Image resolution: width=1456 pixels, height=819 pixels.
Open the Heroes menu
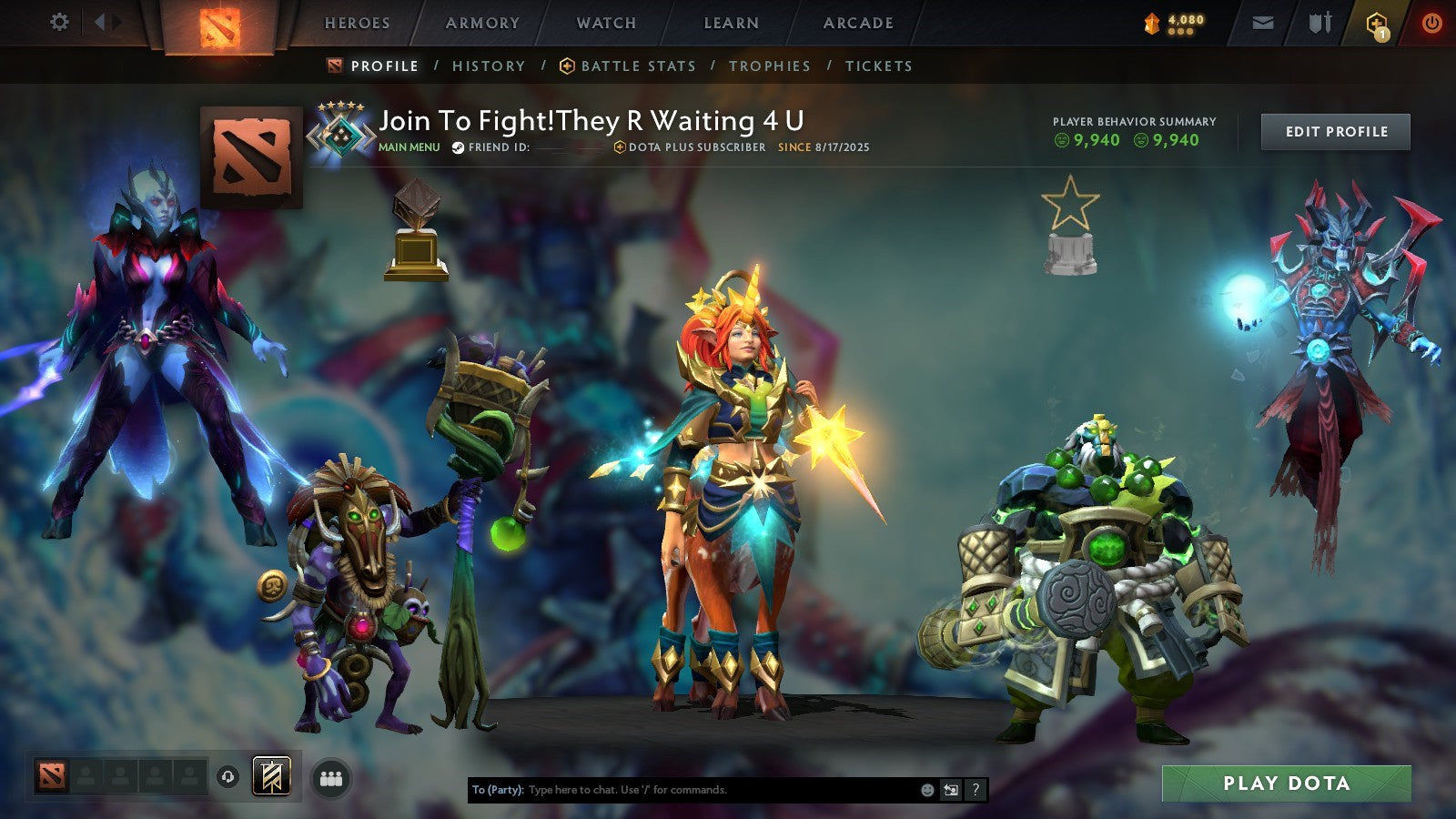coord(357,23)
